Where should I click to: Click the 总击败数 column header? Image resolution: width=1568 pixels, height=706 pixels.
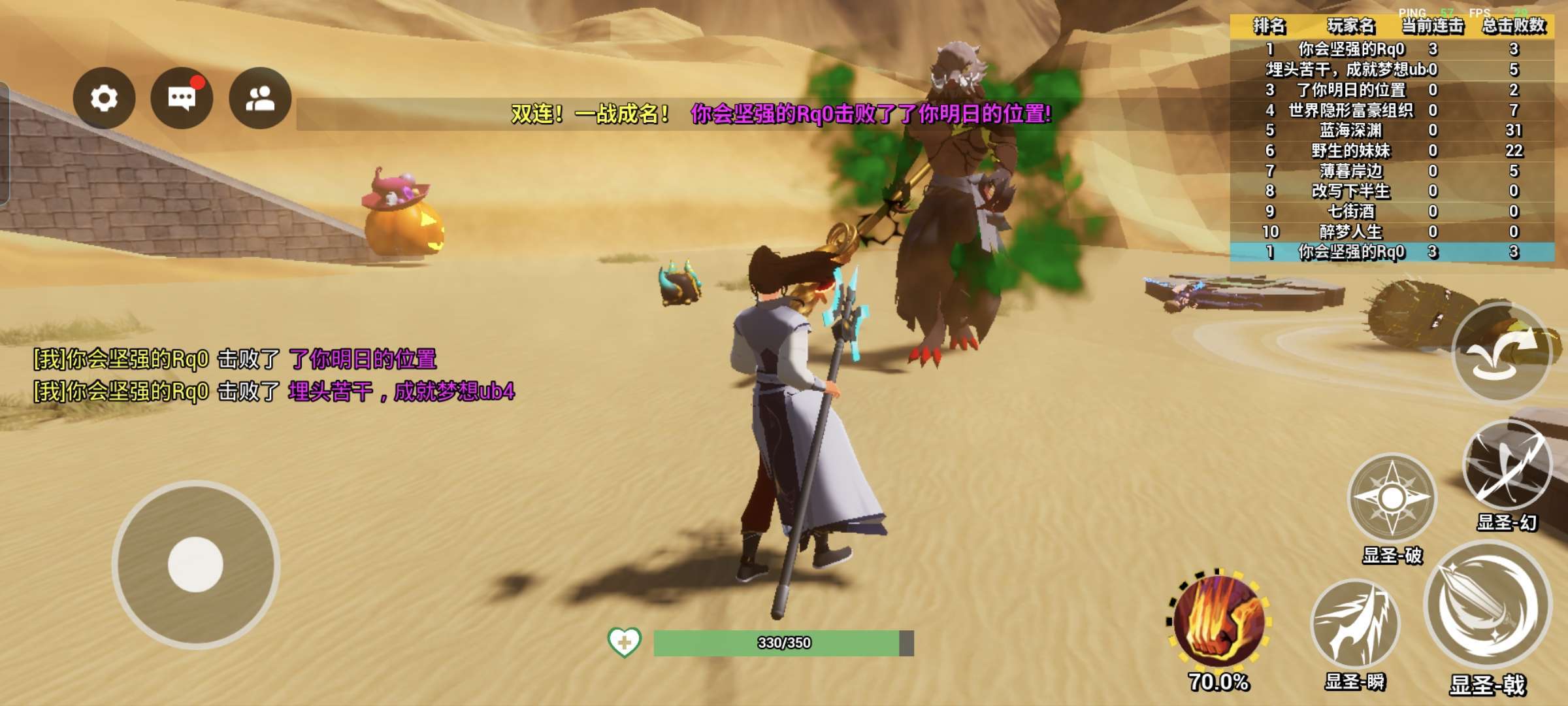coord(1513,26)
